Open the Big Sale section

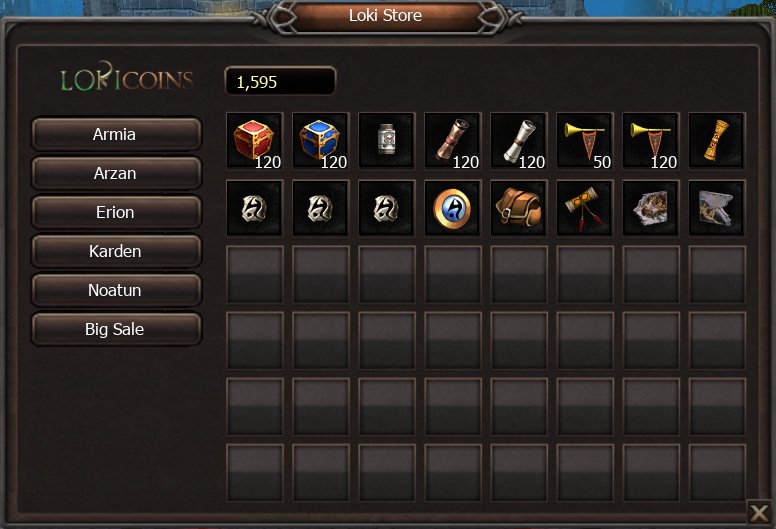click(116, 329)
